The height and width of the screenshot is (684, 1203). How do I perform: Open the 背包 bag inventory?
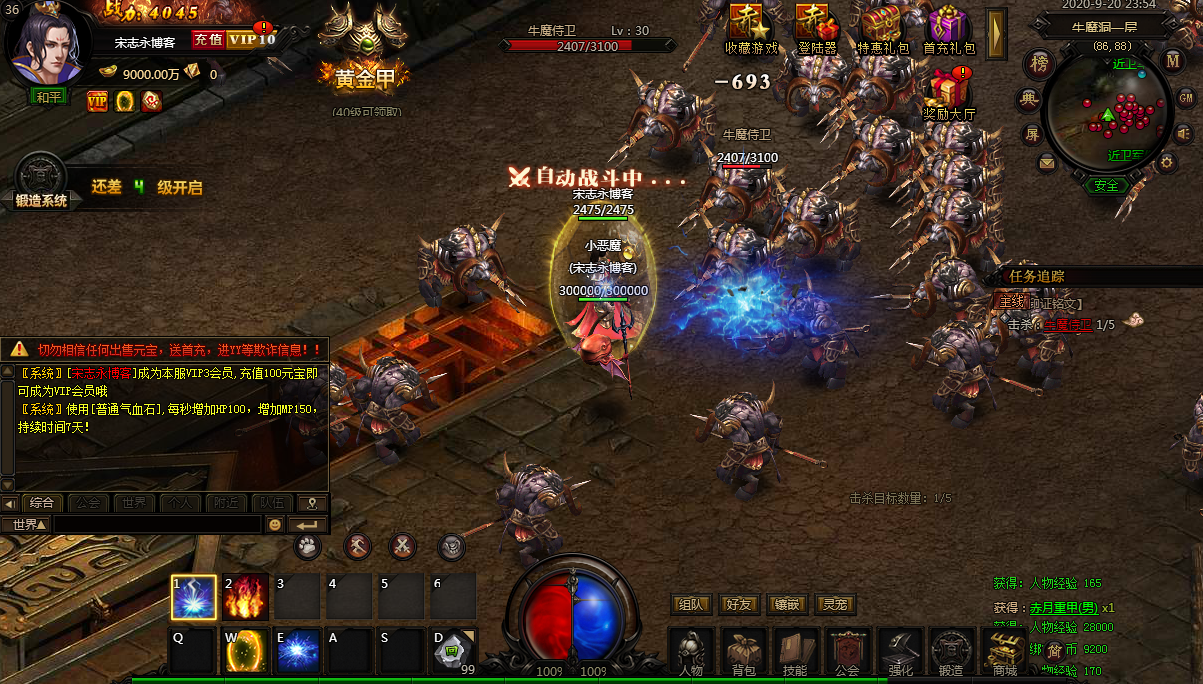coord(743,653)
